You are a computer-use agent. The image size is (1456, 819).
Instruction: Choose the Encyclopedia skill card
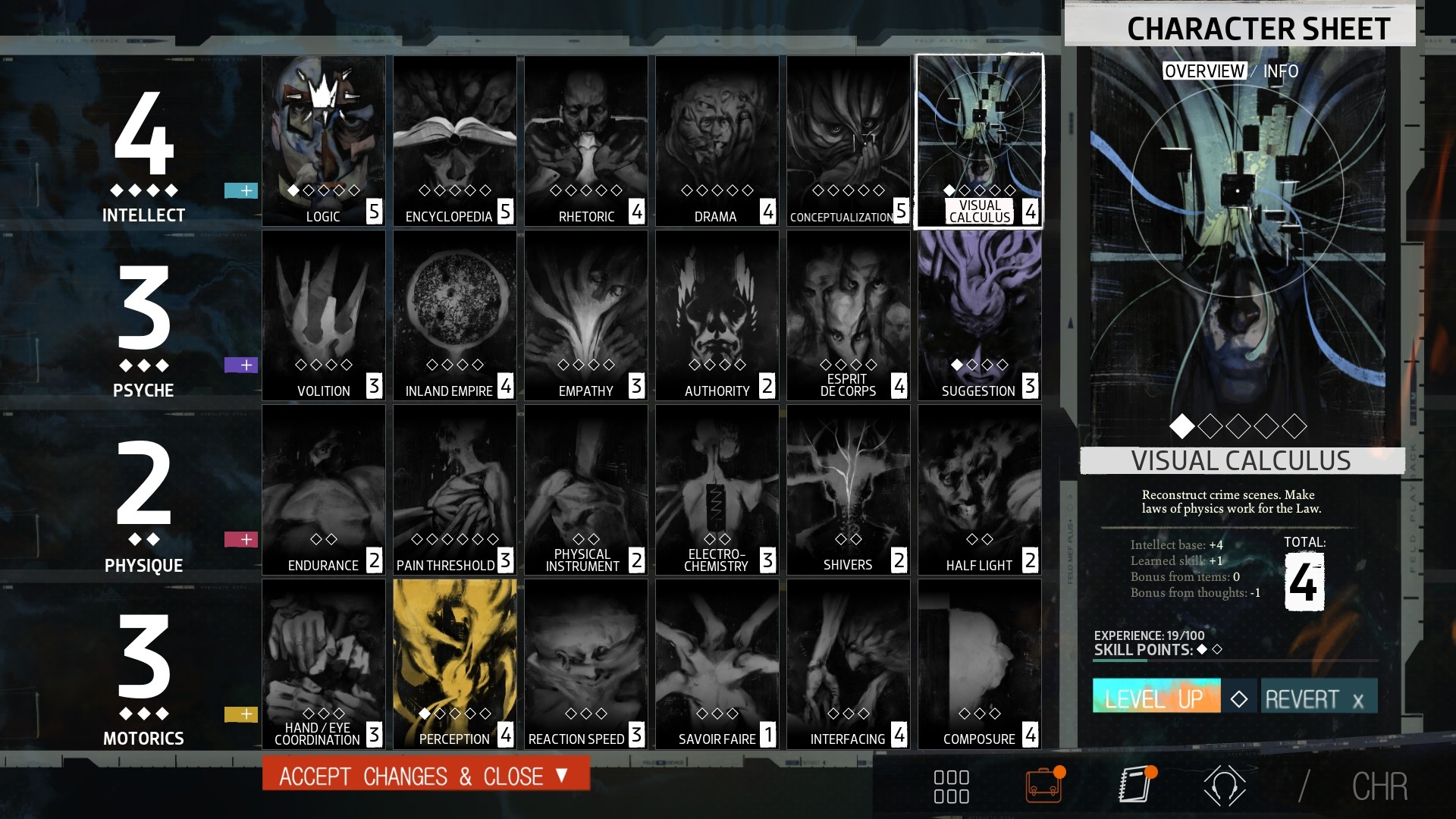click(x=455, y=141)
